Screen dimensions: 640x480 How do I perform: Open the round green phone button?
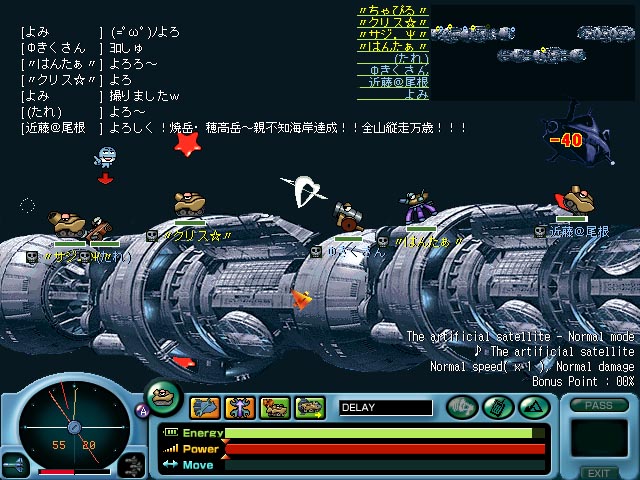[496, 407]
